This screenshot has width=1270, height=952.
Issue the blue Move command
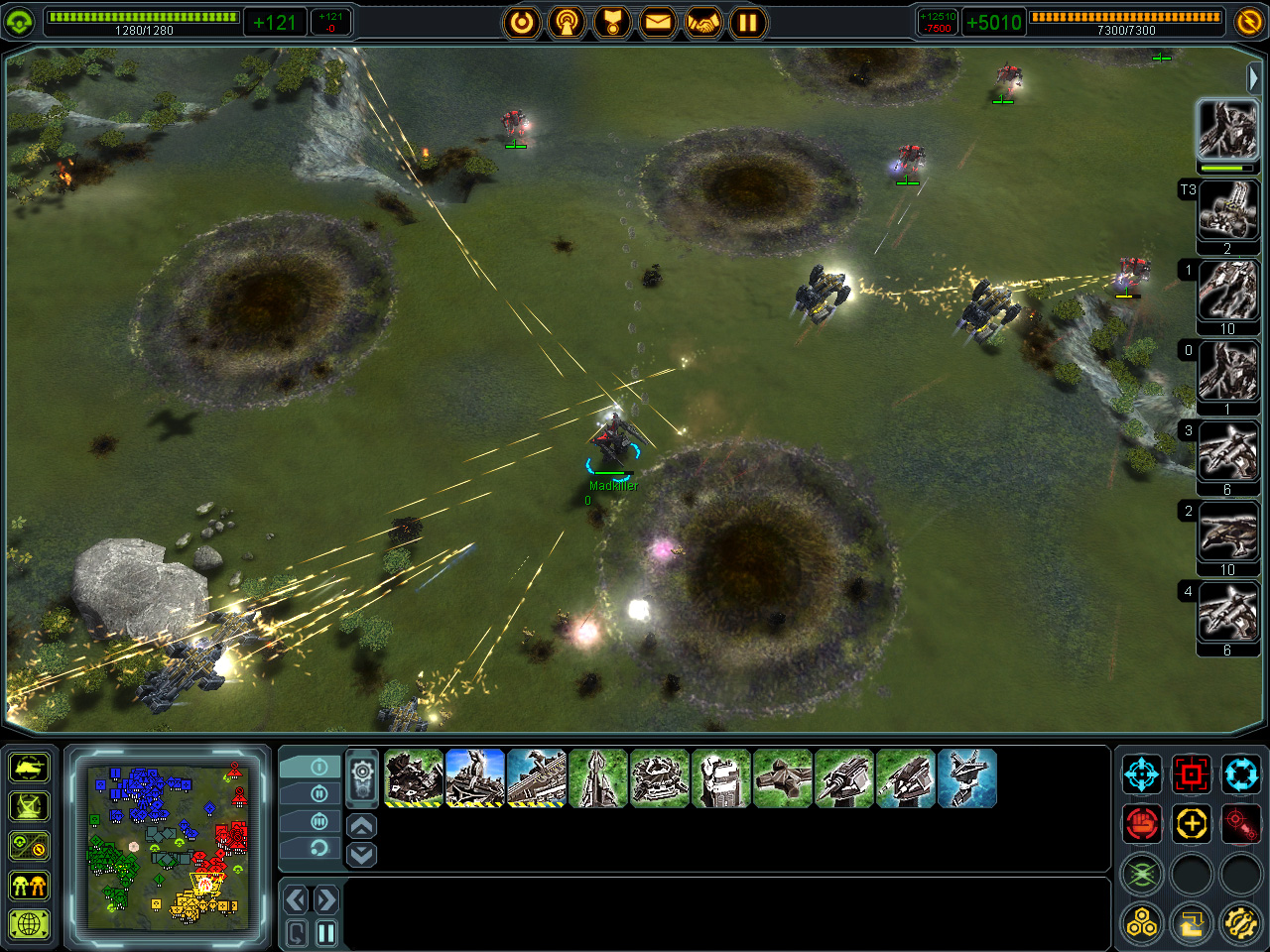tap(1142, 773)
